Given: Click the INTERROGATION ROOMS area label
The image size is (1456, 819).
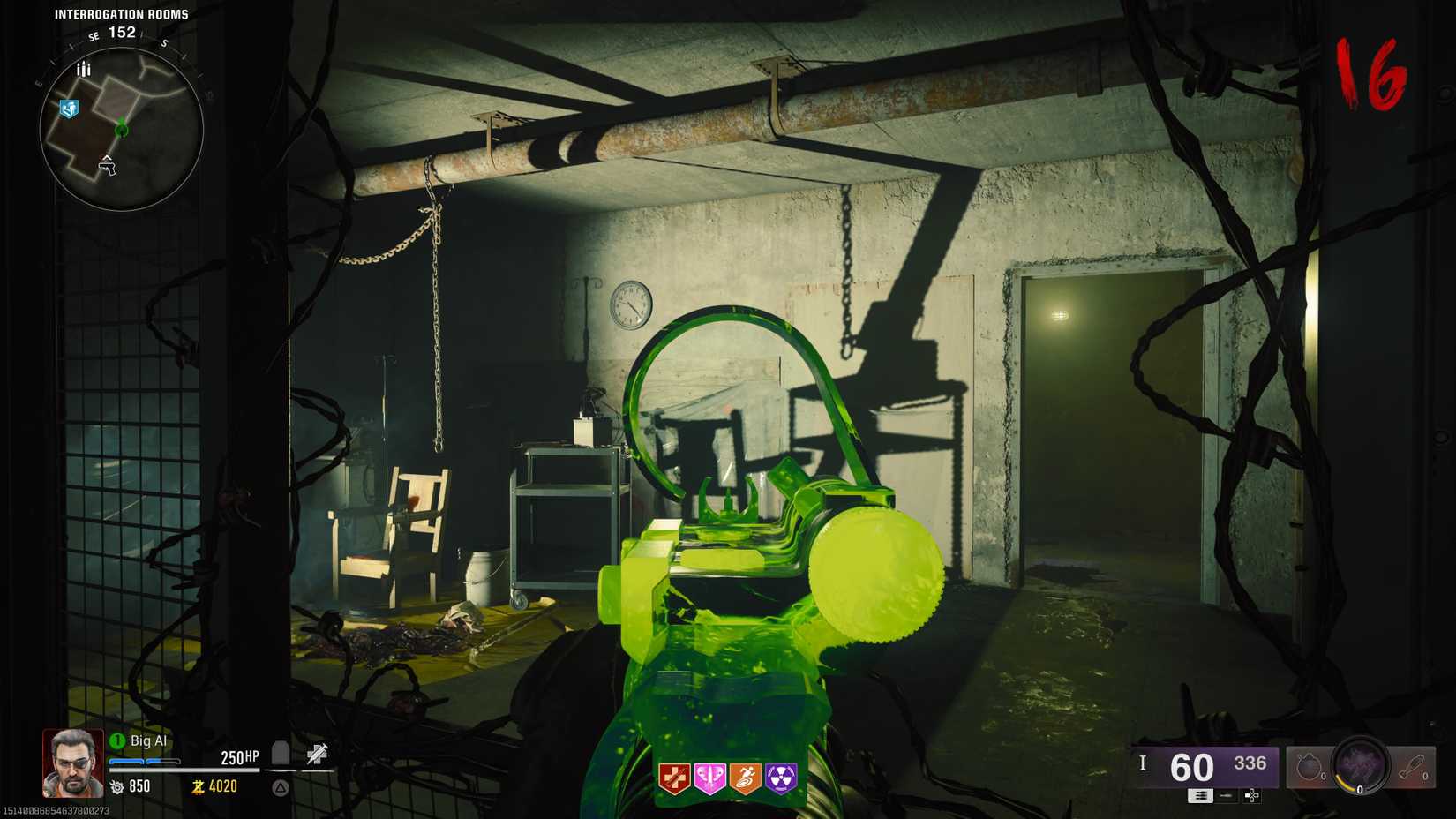Looking at the screenshot, I should click(121, 13).
